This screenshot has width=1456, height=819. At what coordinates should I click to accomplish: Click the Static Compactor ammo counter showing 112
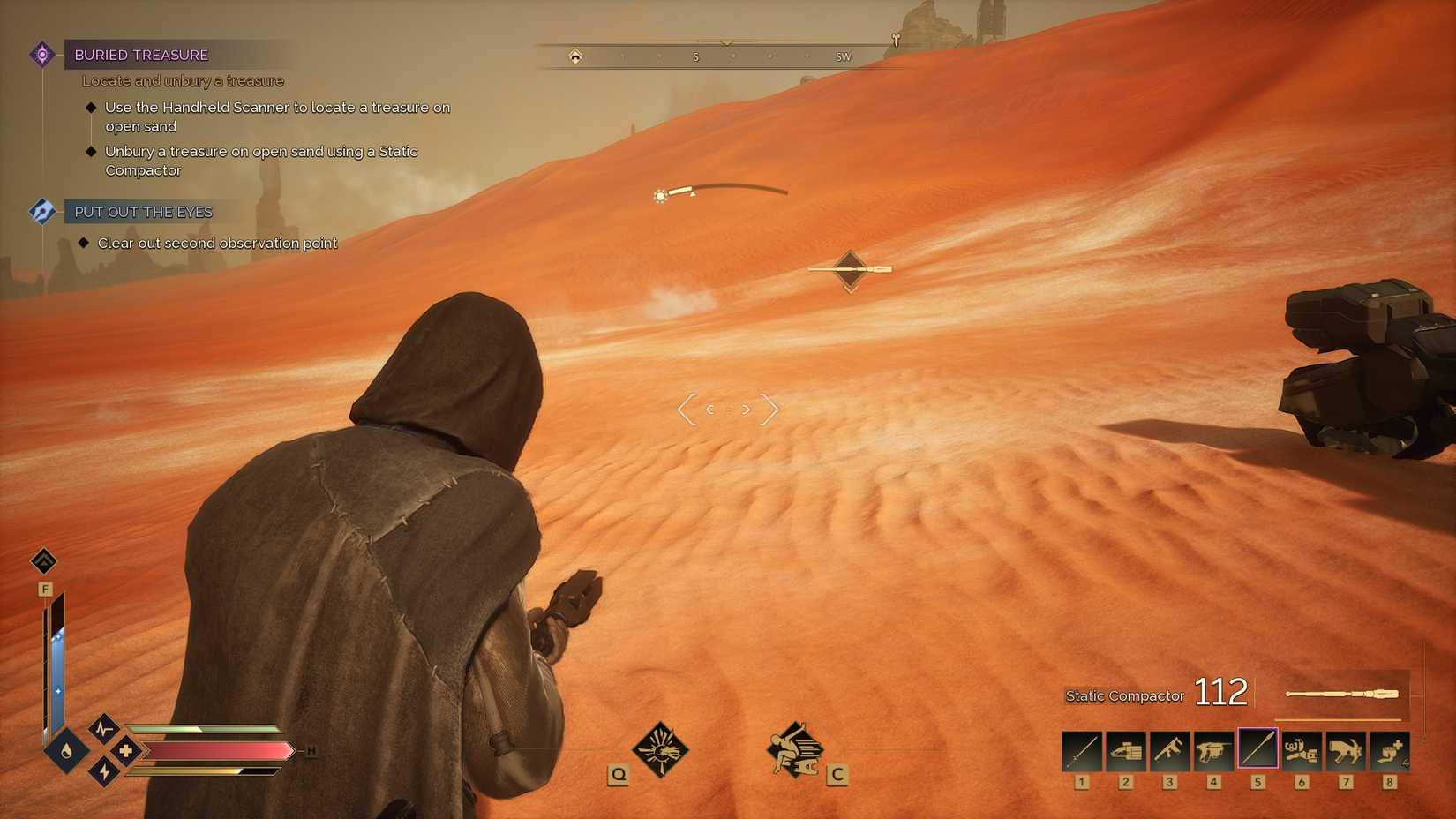(1220, 693)
